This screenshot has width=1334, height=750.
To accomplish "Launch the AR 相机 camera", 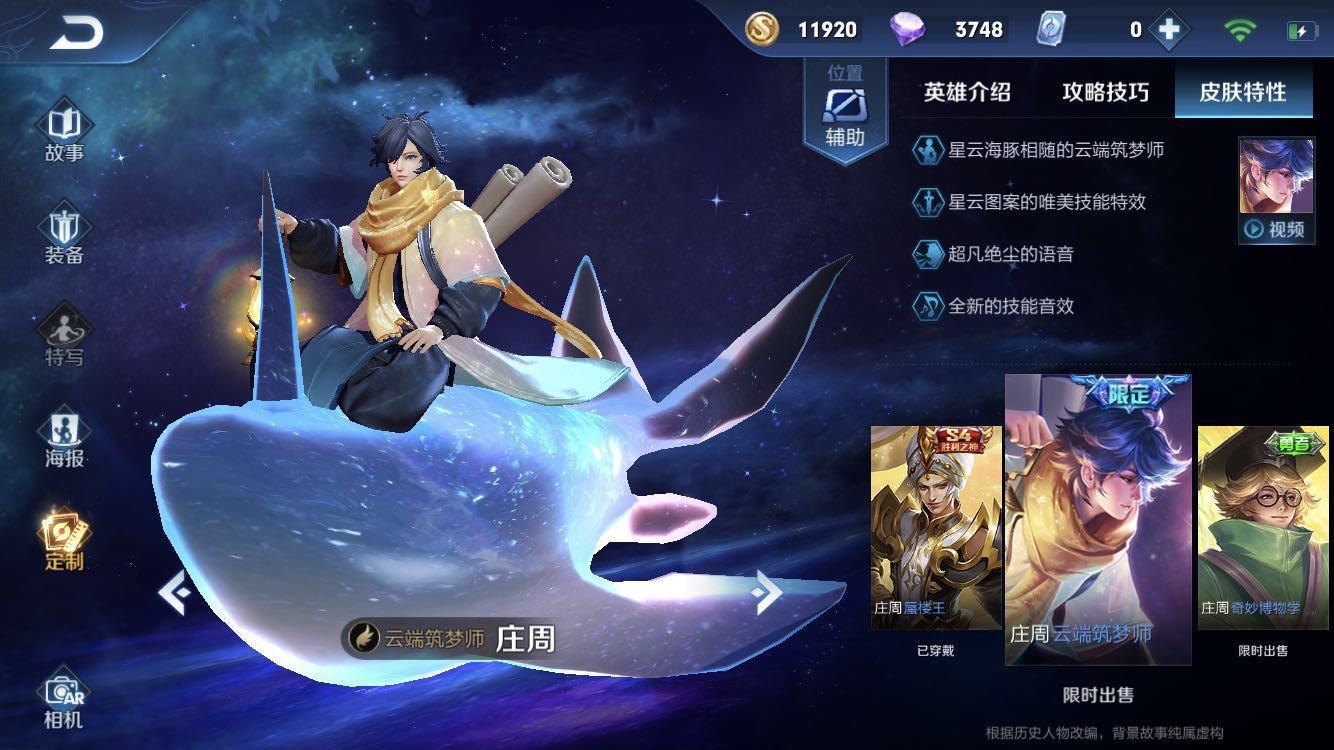I will (x=62, y=700).
